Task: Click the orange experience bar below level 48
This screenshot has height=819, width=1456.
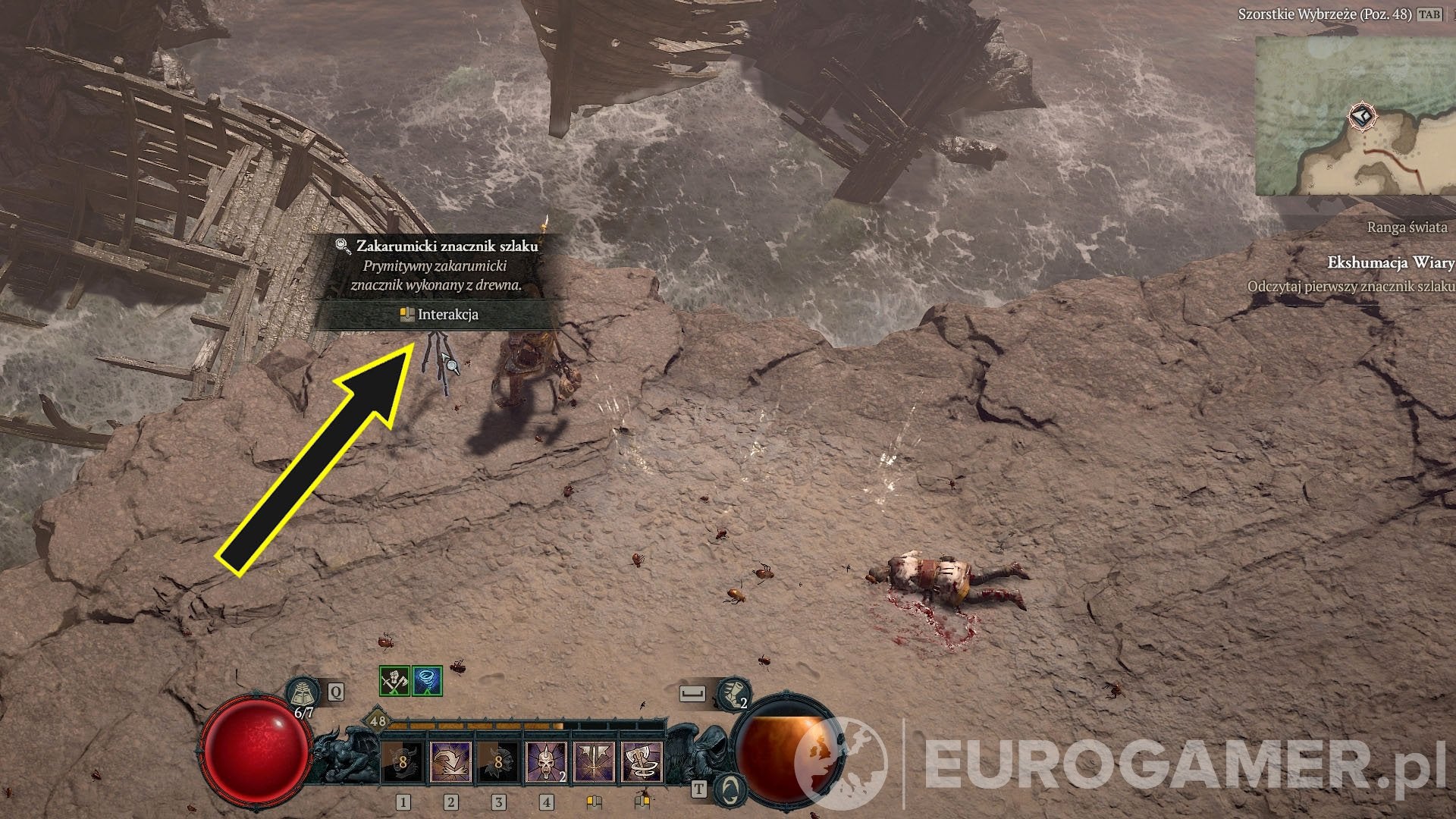Action: [474, 723]
